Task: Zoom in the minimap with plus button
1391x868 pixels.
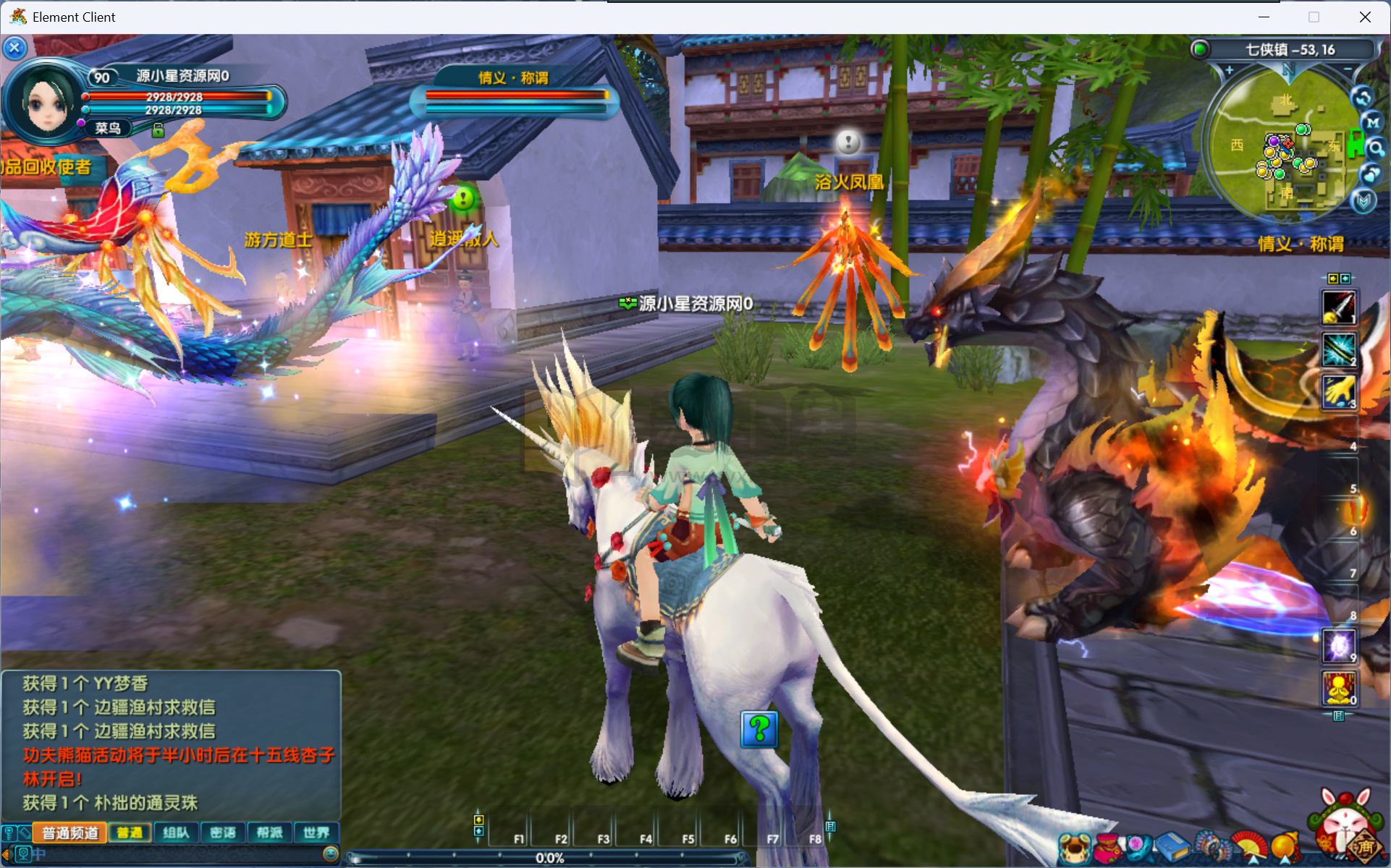Action: 1229,70
